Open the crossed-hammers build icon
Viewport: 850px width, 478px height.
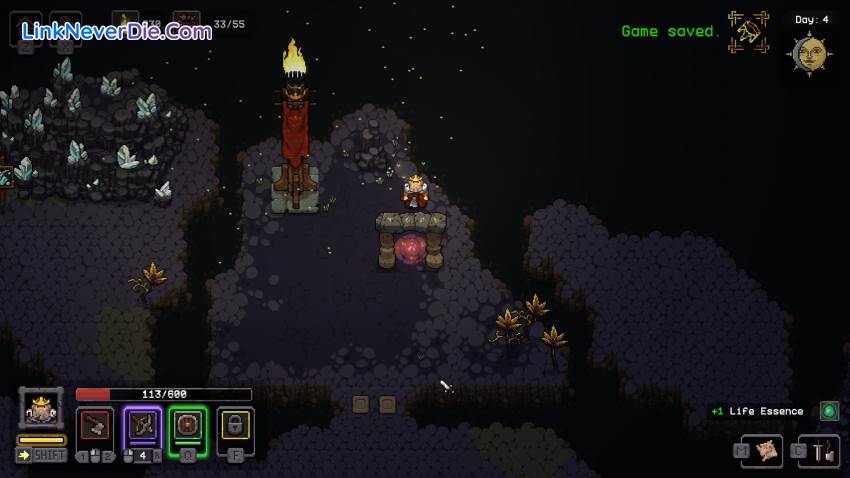tap(748, 32)
